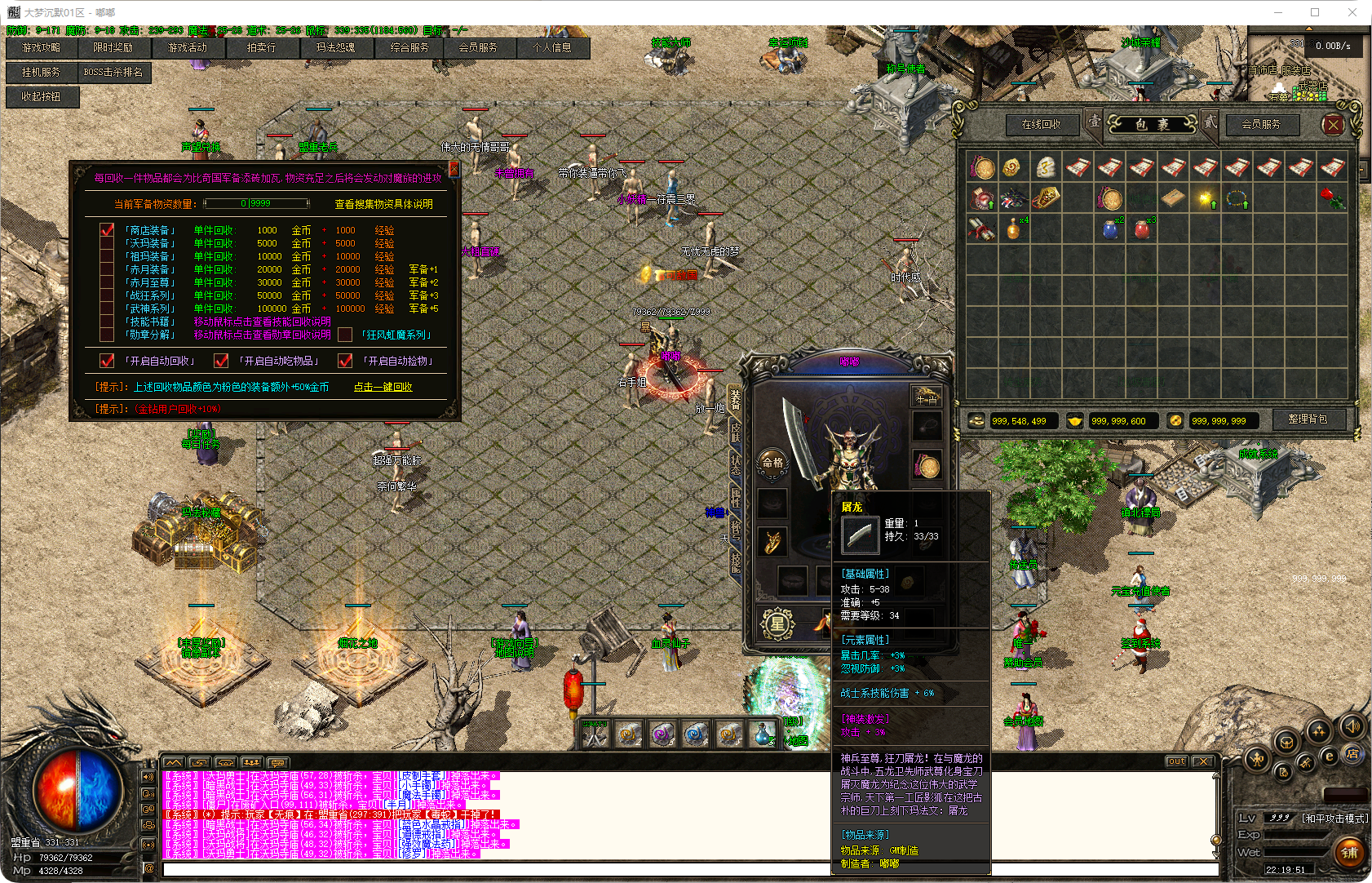The height and width of the screenshot is (883, 1372).
Task: Click the 整理背包 sort bag button
Action: (1308, 419)
